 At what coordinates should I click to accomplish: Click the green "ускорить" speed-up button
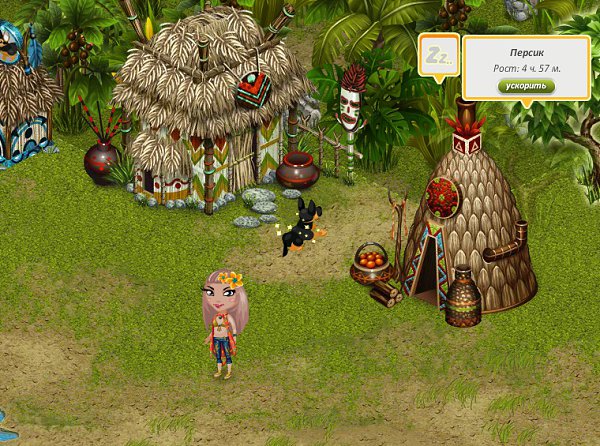pyautogui.click(x=525, y=86)
